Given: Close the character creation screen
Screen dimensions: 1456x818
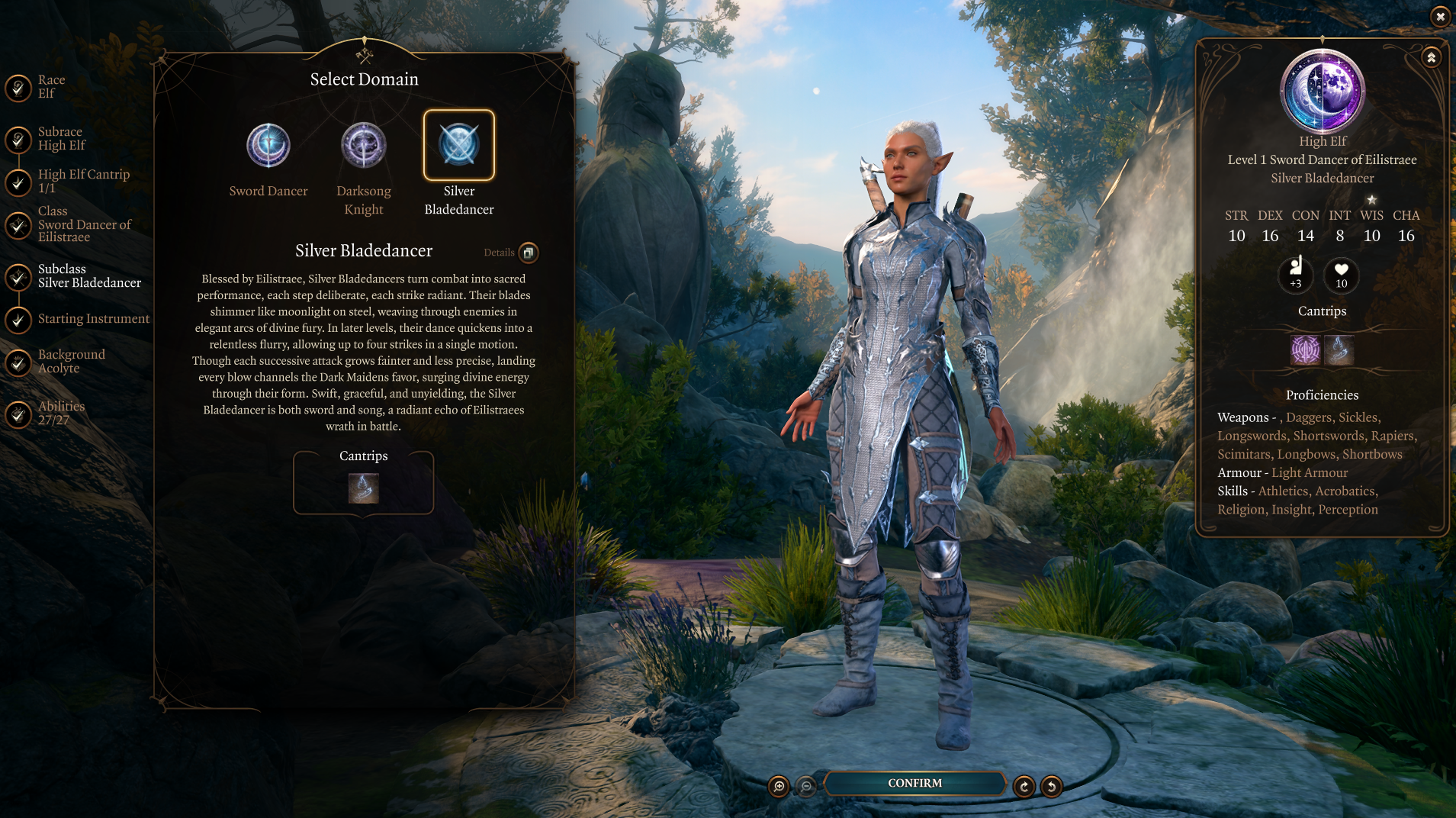Looking at the screenshot, I should 1440,16.
